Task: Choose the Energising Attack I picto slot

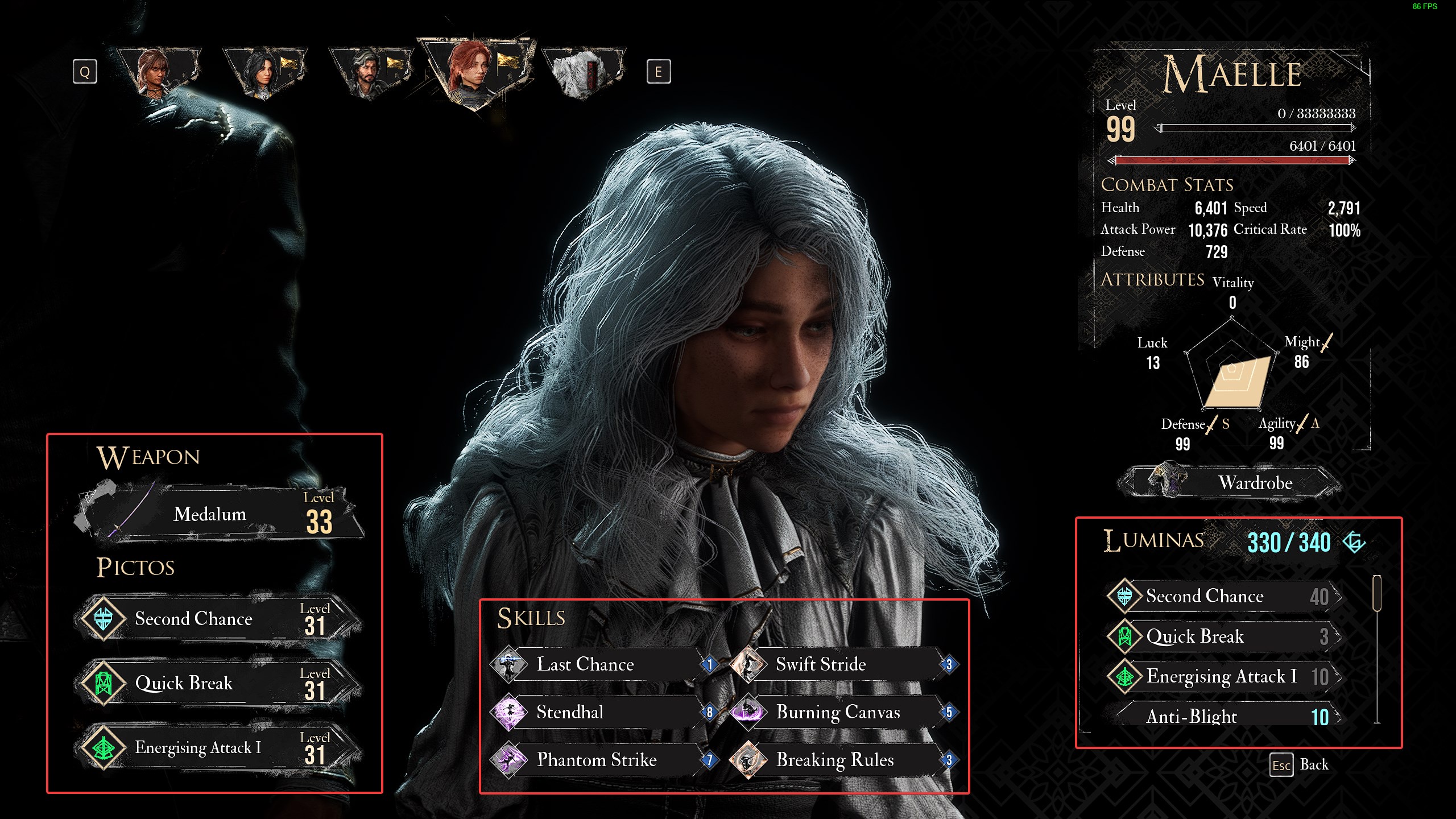Action: click(218, 747)
